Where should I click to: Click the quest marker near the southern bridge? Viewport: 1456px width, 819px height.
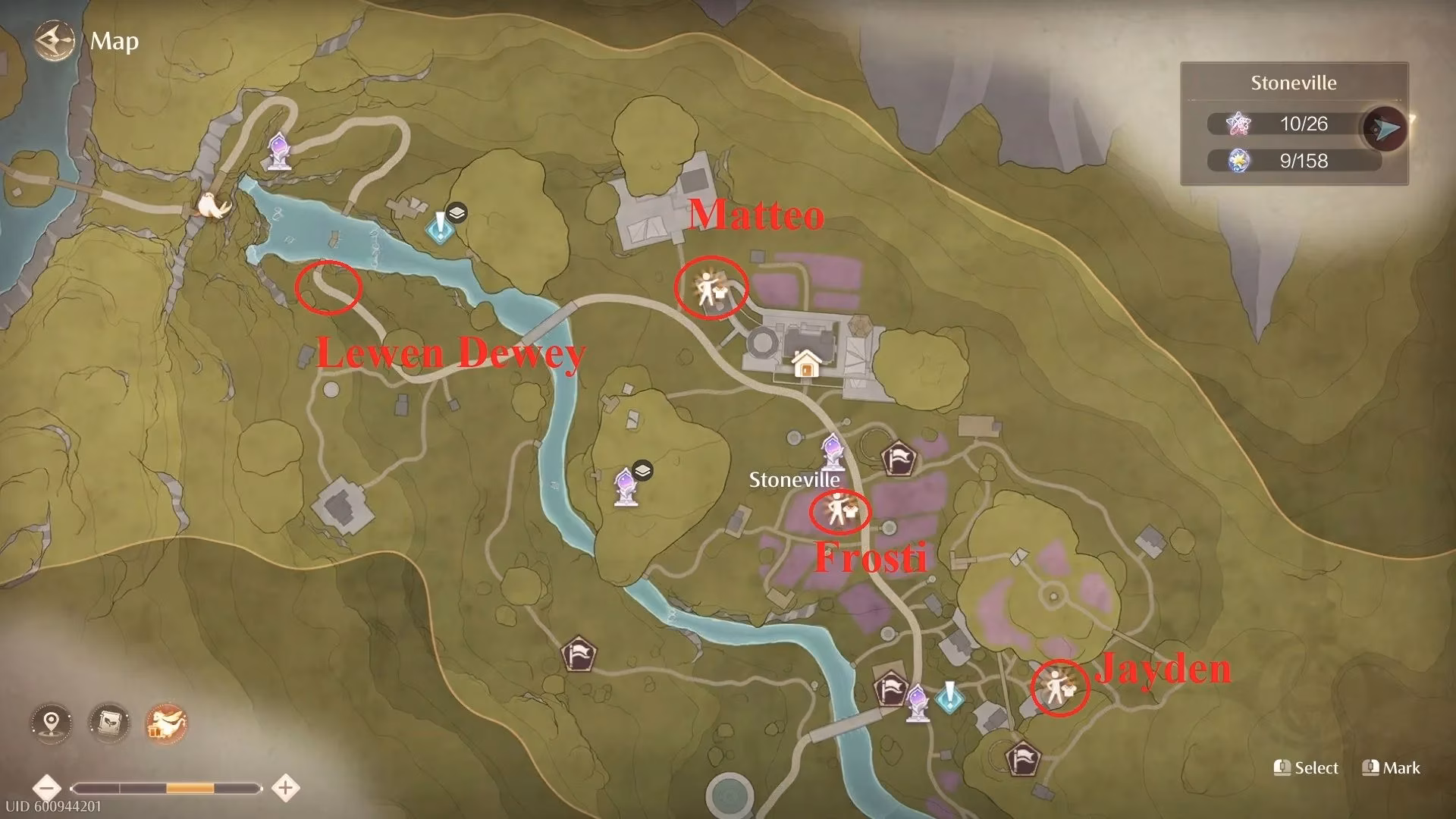(949, 697)
